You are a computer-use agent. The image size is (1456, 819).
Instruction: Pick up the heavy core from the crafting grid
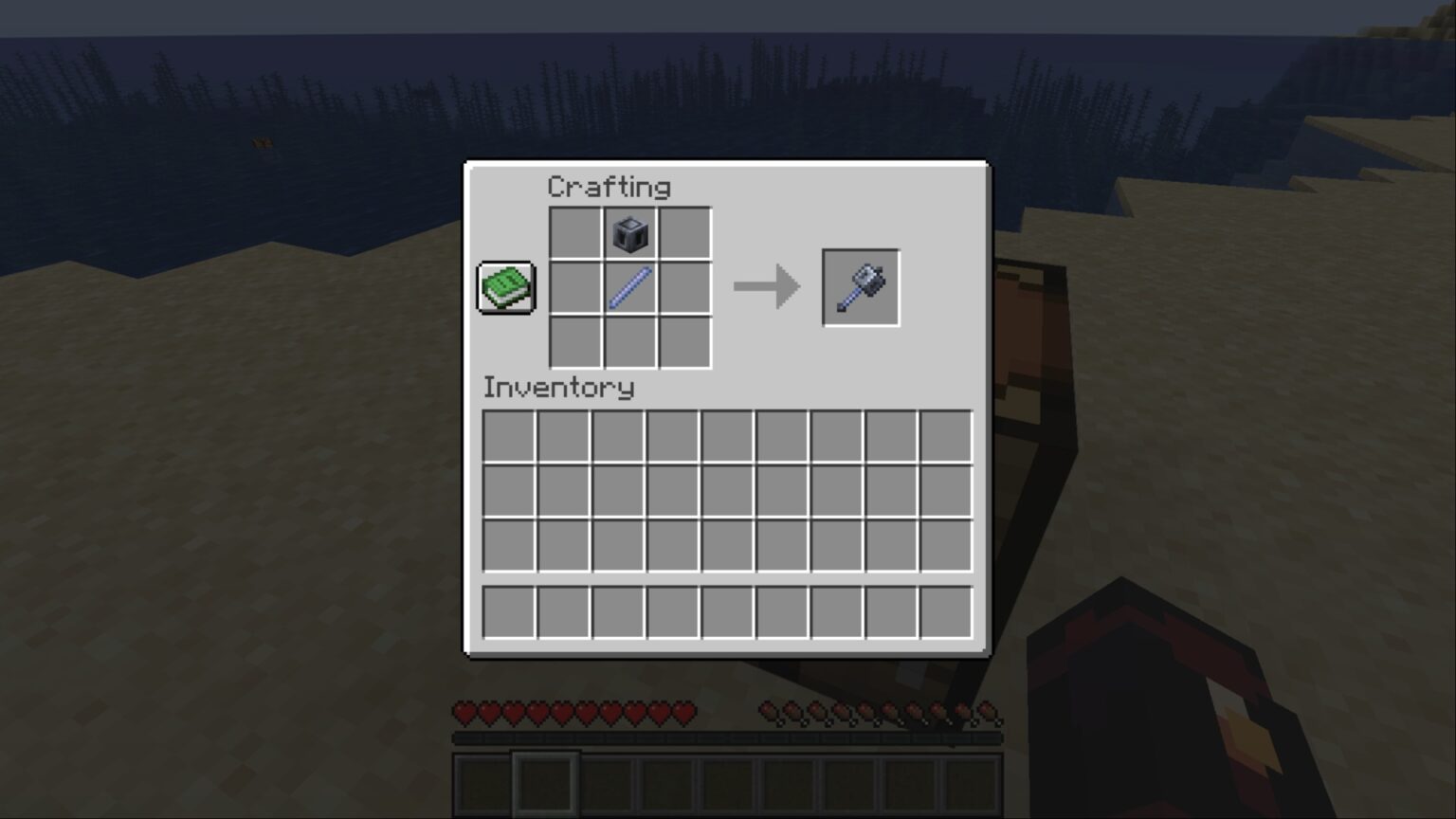[628, 233]
